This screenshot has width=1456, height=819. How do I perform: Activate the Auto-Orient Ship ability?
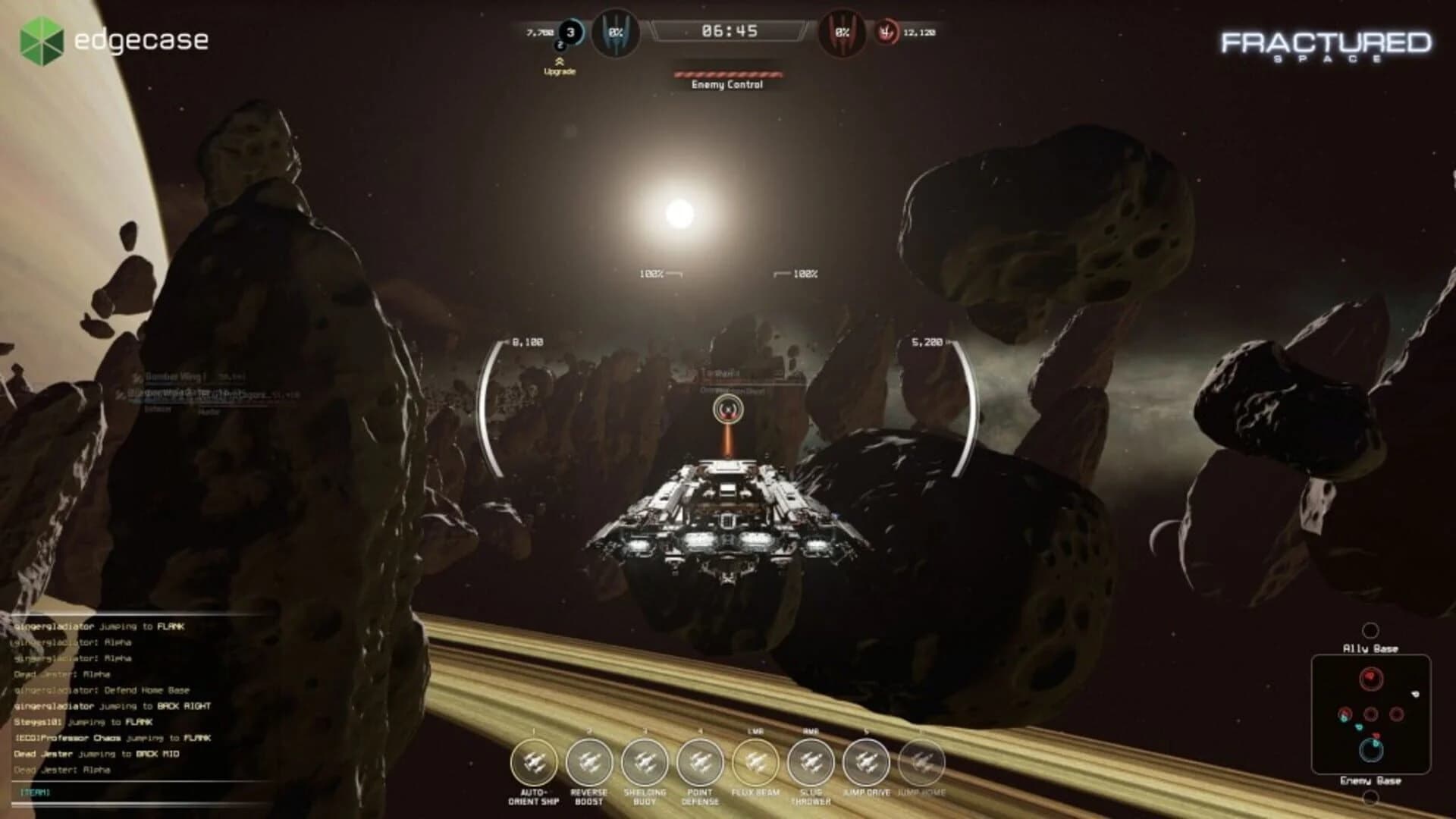535,761
